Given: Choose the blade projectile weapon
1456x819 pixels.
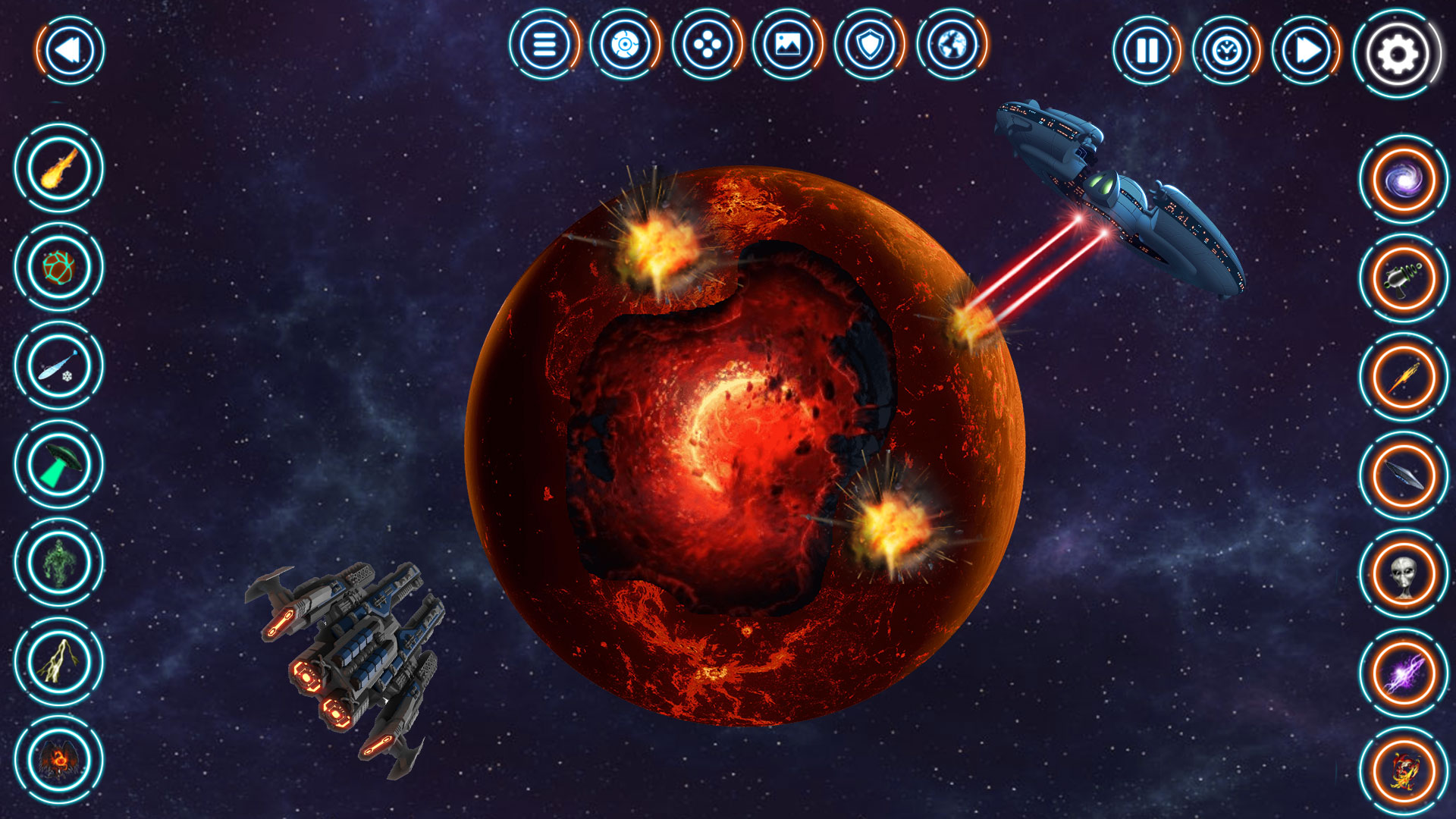Looking at the screenshot, I should 1403,472.
